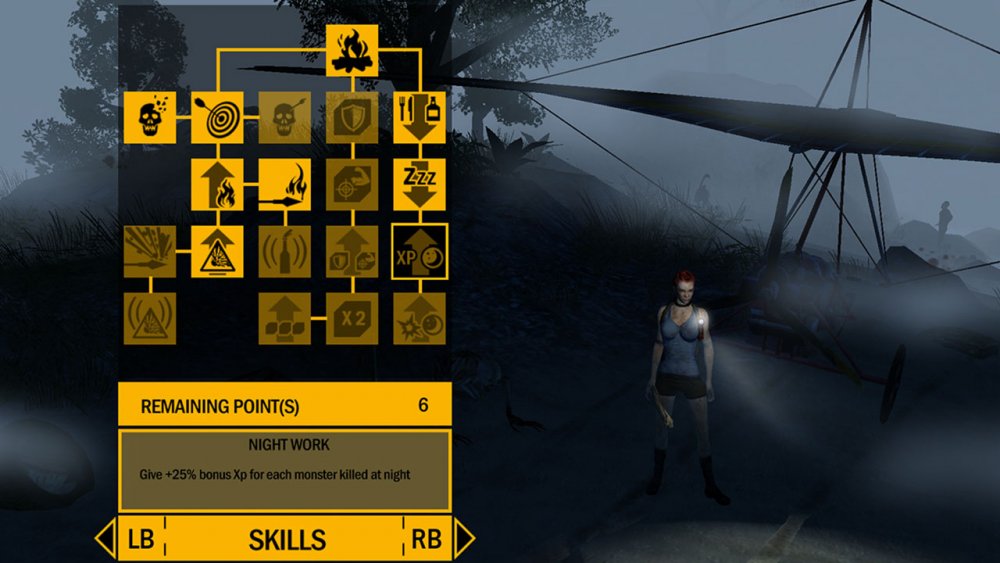Choose the food and drink reduction skill
Image resolution: width=1000 pixels, height=563 pixels.
pos(419,117)
